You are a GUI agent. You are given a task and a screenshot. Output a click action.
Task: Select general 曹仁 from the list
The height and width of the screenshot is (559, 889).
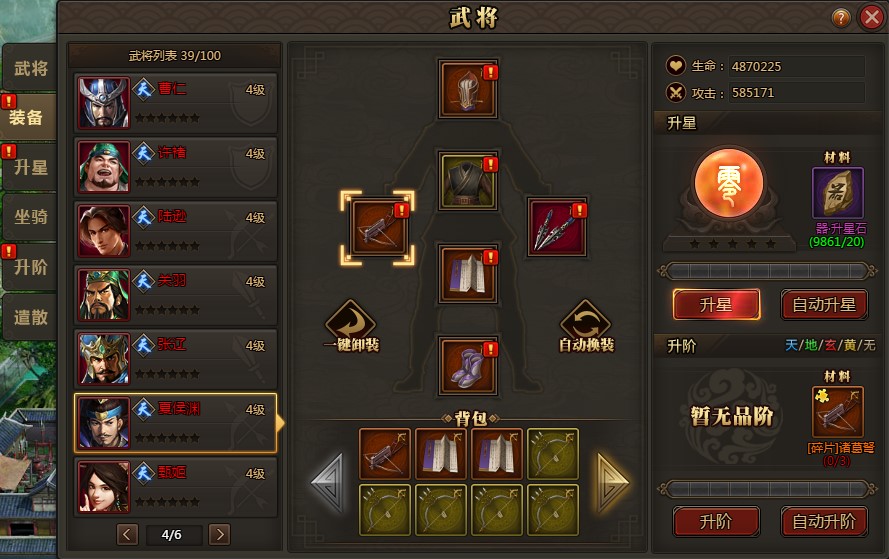tap(175, 102)
